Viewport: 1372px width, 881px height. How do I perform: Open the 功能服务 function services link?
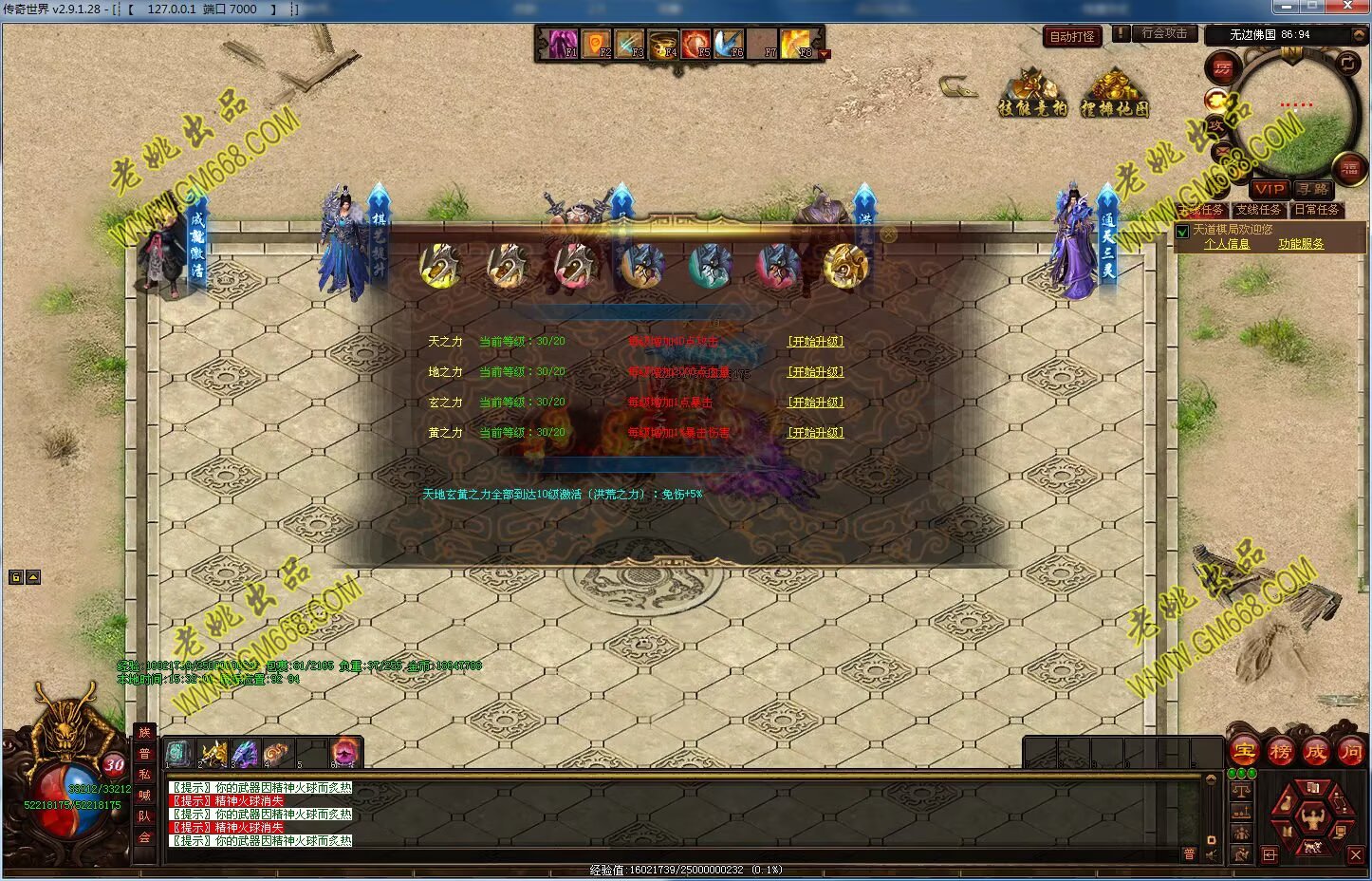[x=1300, y=244]
